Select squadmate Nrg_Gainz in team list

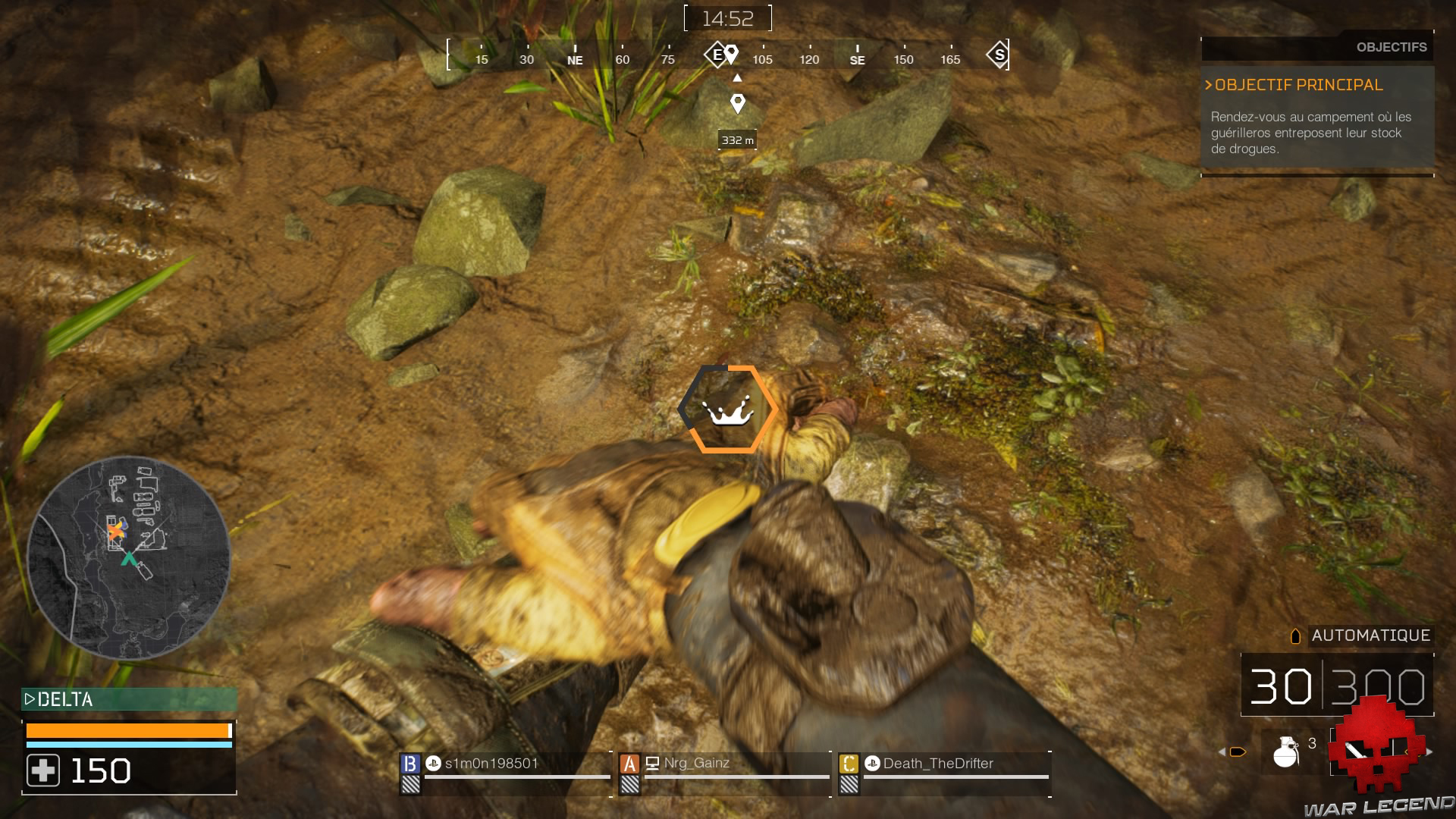696,764
